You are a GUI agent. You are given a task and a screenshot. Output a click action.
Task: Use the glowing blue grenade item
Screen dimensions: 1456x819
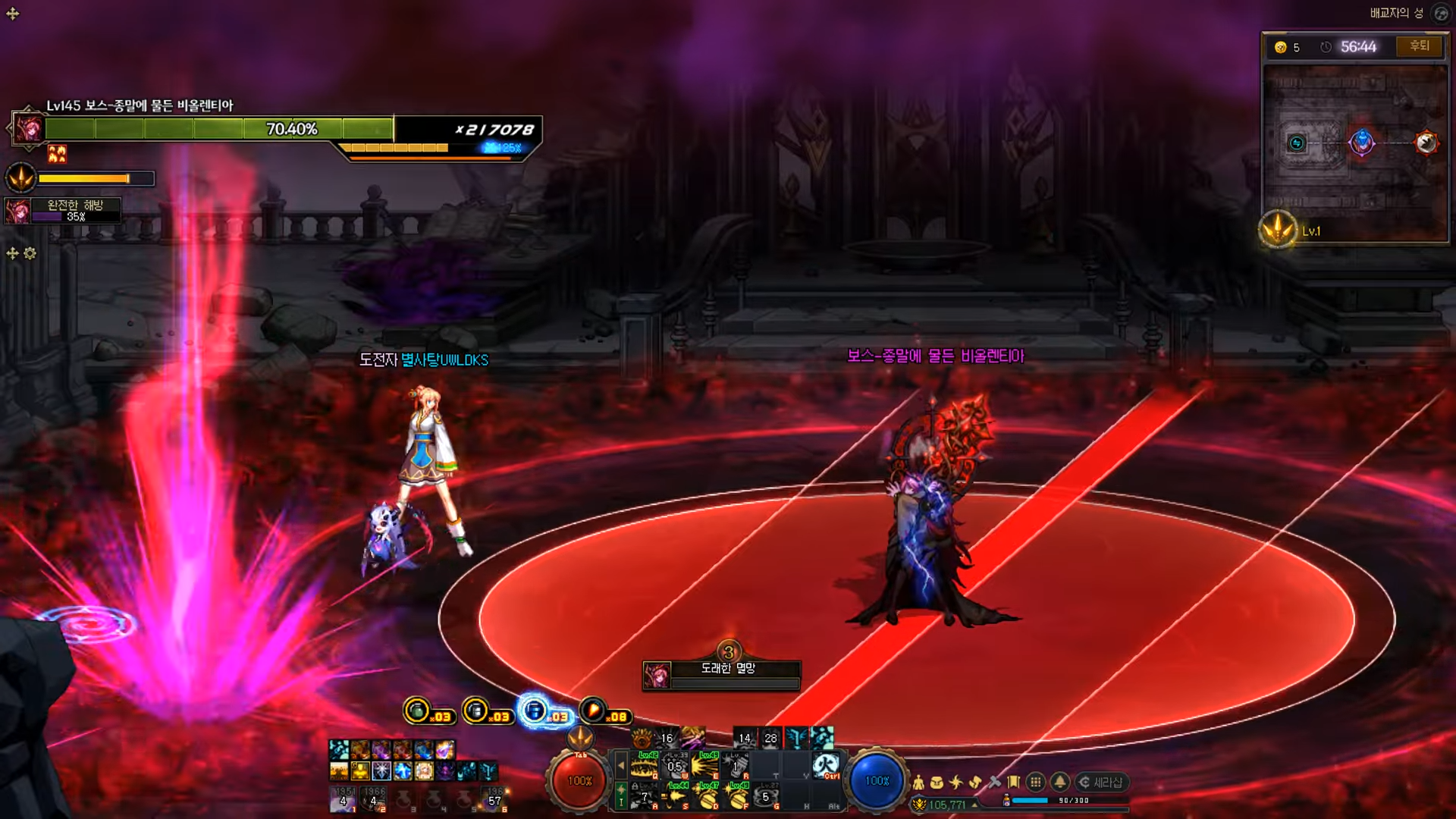[x=535, y=711]
